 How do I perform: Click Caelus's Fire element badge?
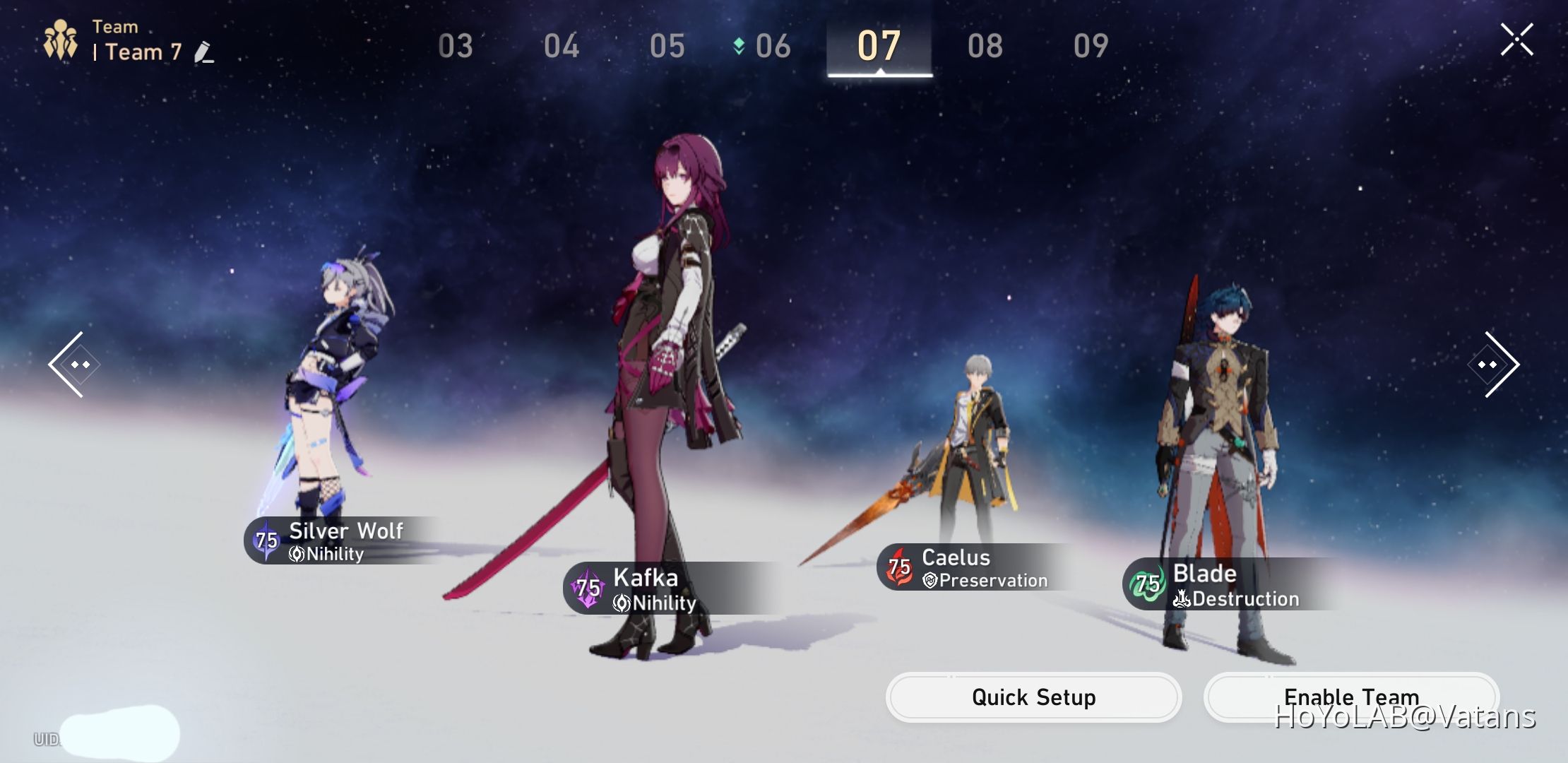pyautogui.click(x=899, y=566)
